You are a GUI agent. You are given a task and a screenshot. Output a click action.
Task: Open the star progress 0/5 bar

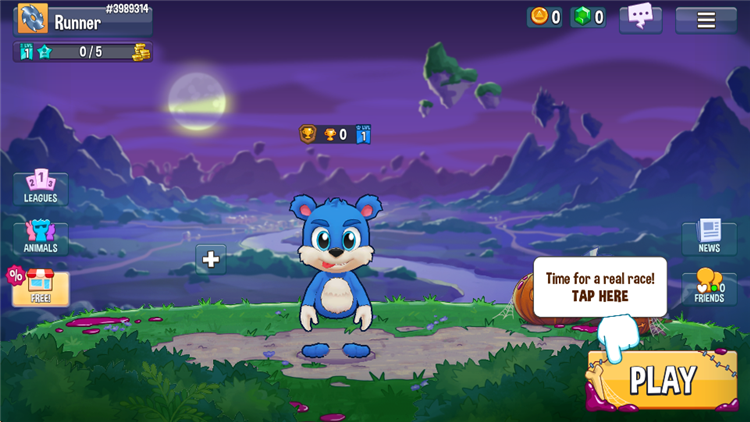click(84, 52)
